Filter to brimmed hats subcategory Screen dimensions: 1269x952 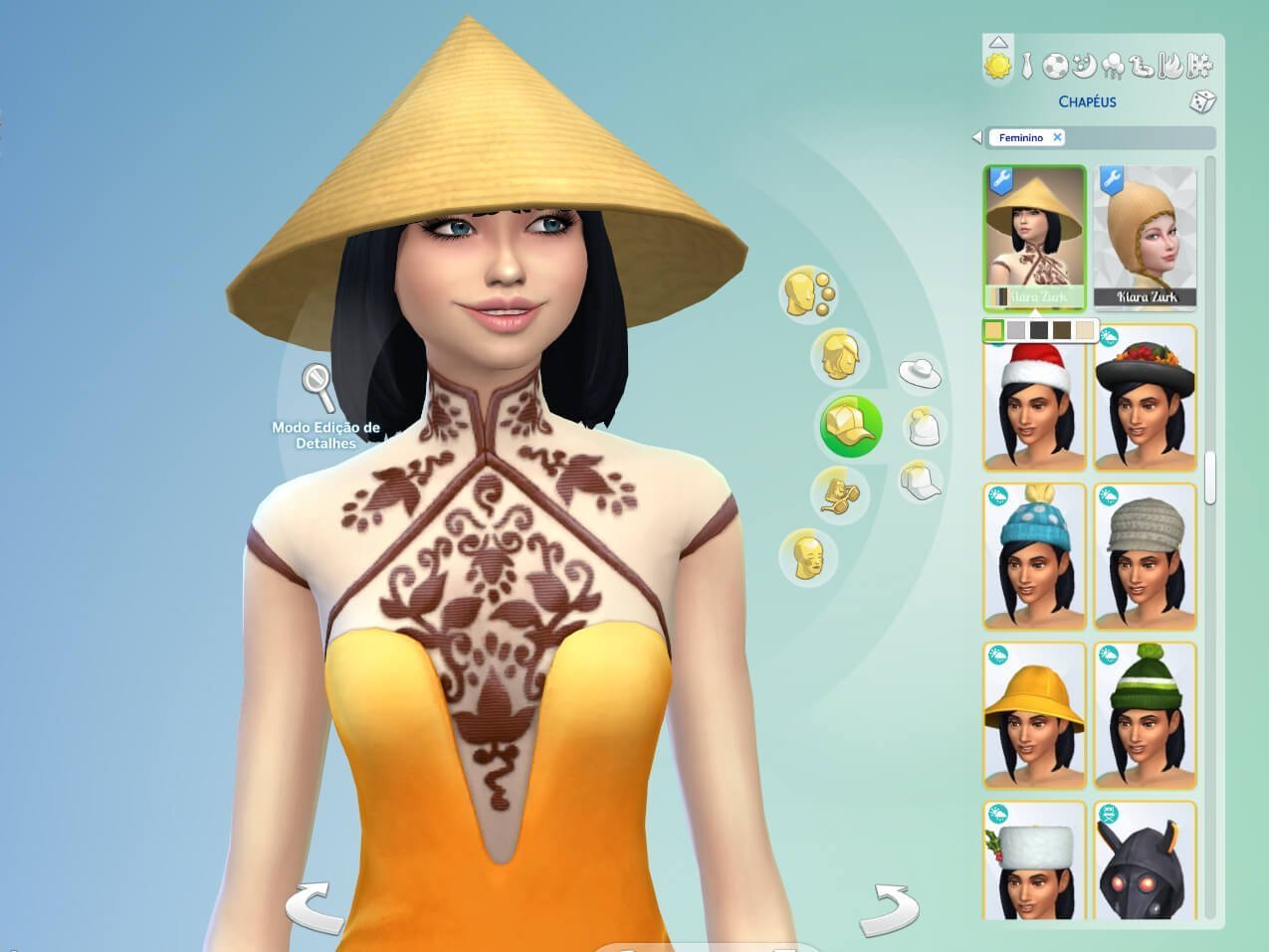[x=921, y=373]
